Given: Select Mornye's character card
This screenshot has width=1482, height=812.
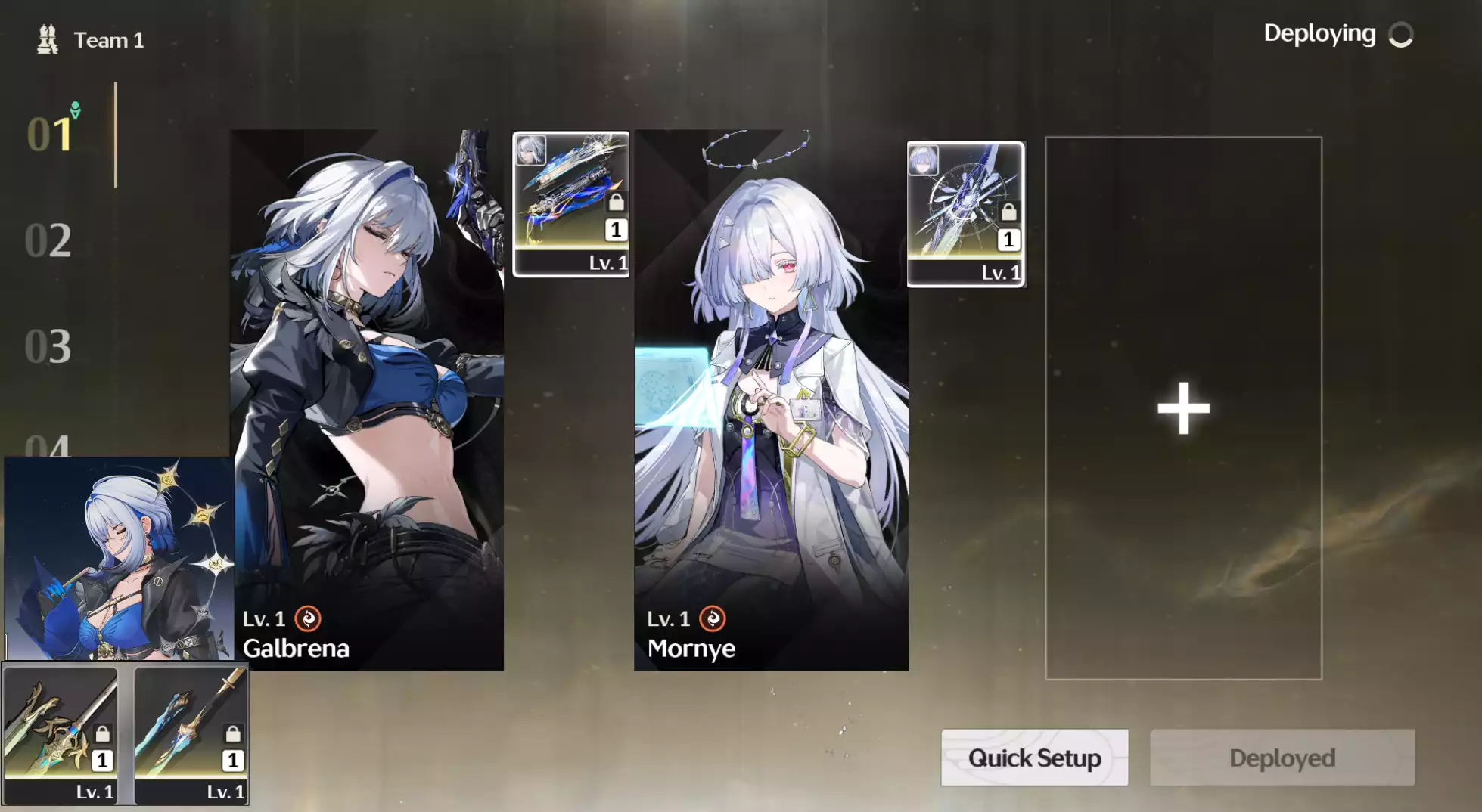Looking at the screenshot, I should pos(770,401).
